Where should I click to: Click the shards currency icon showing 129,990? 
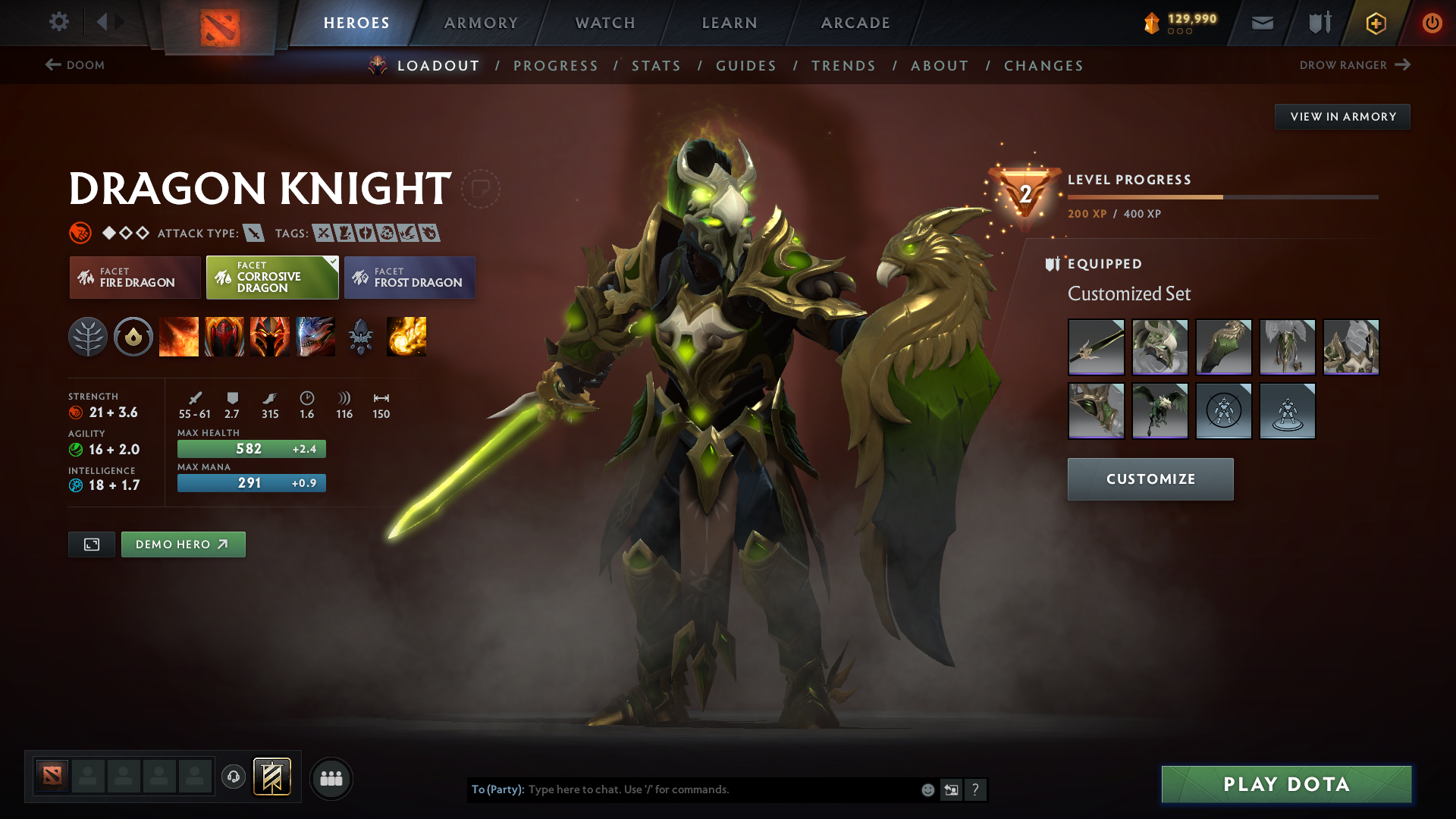pos(1153,23)
